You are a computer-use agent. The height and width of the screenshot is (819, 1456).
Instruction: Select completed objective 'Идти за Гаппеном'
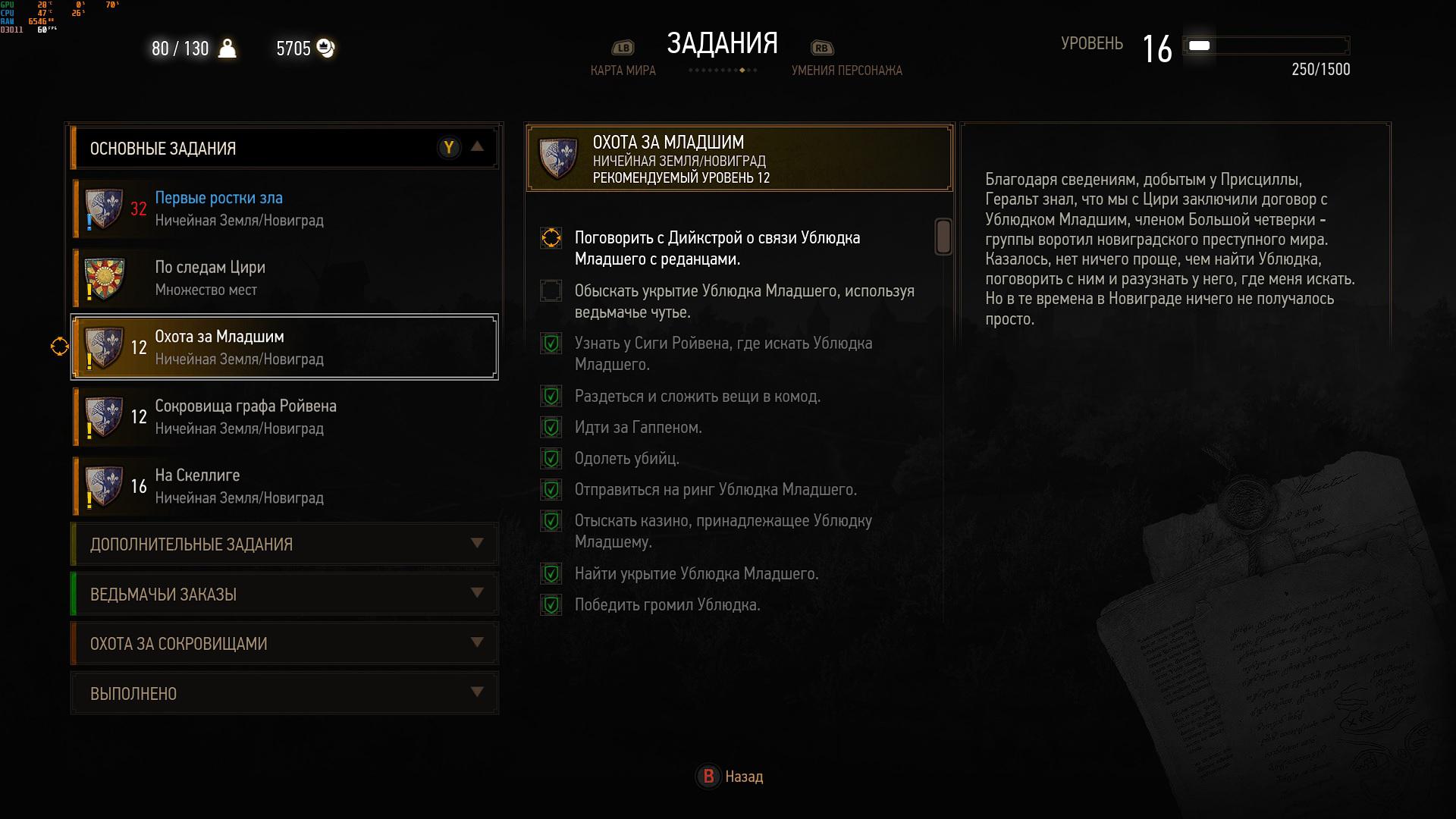638,427
